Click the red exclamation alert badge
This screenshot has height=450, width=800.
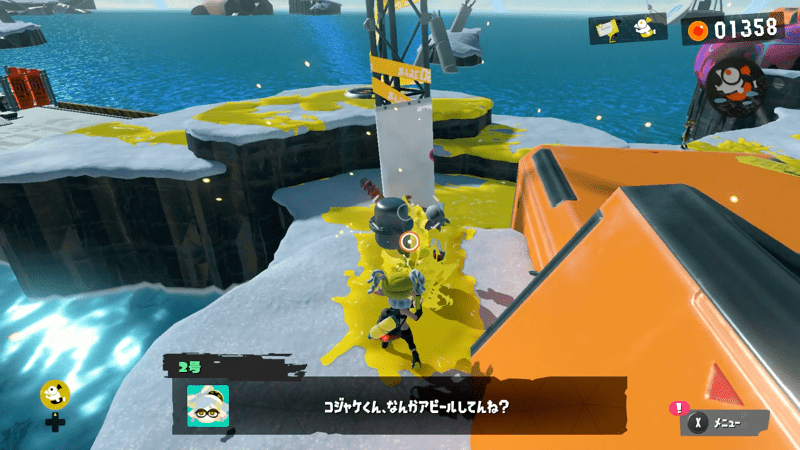(x=680, y=407)
